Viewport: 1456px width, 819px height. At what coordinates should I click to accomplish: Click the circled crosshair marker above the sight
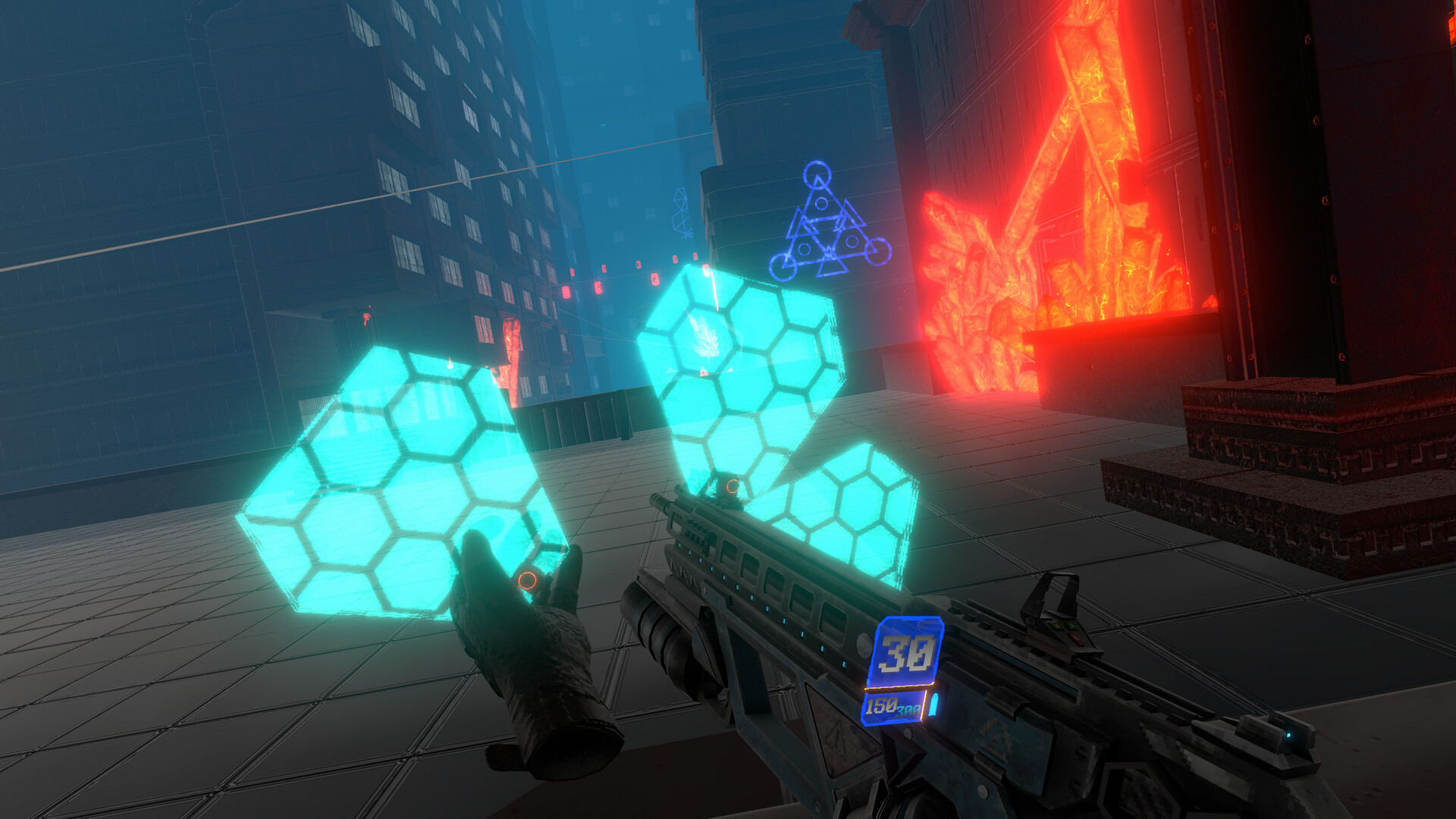(x=733, y=485)
